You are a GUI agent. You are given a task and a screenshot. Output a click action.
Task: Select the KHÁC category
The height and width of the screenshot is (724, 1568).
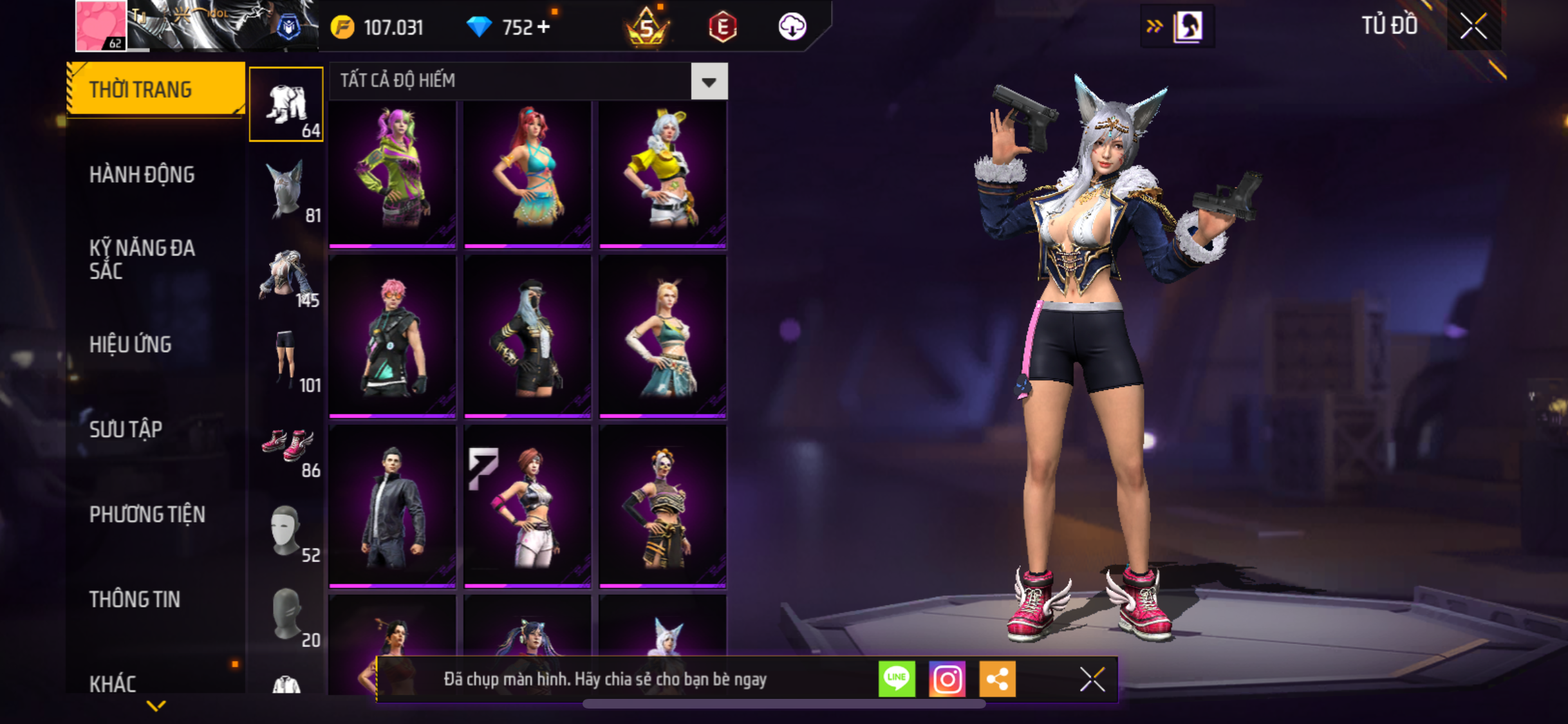[113, 683]
